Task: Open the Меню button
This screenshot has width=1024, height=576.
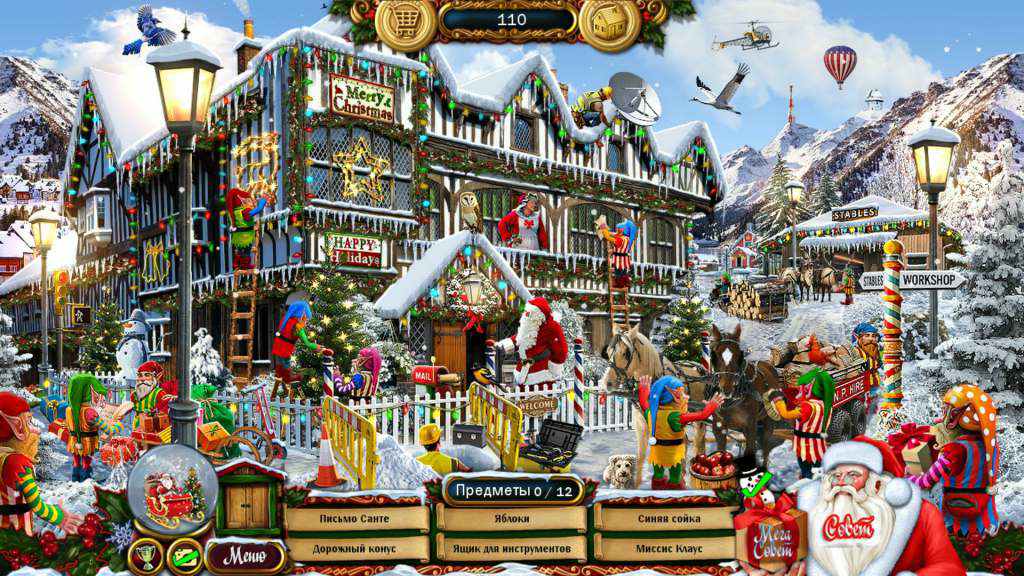Action: tap(245, 555)
